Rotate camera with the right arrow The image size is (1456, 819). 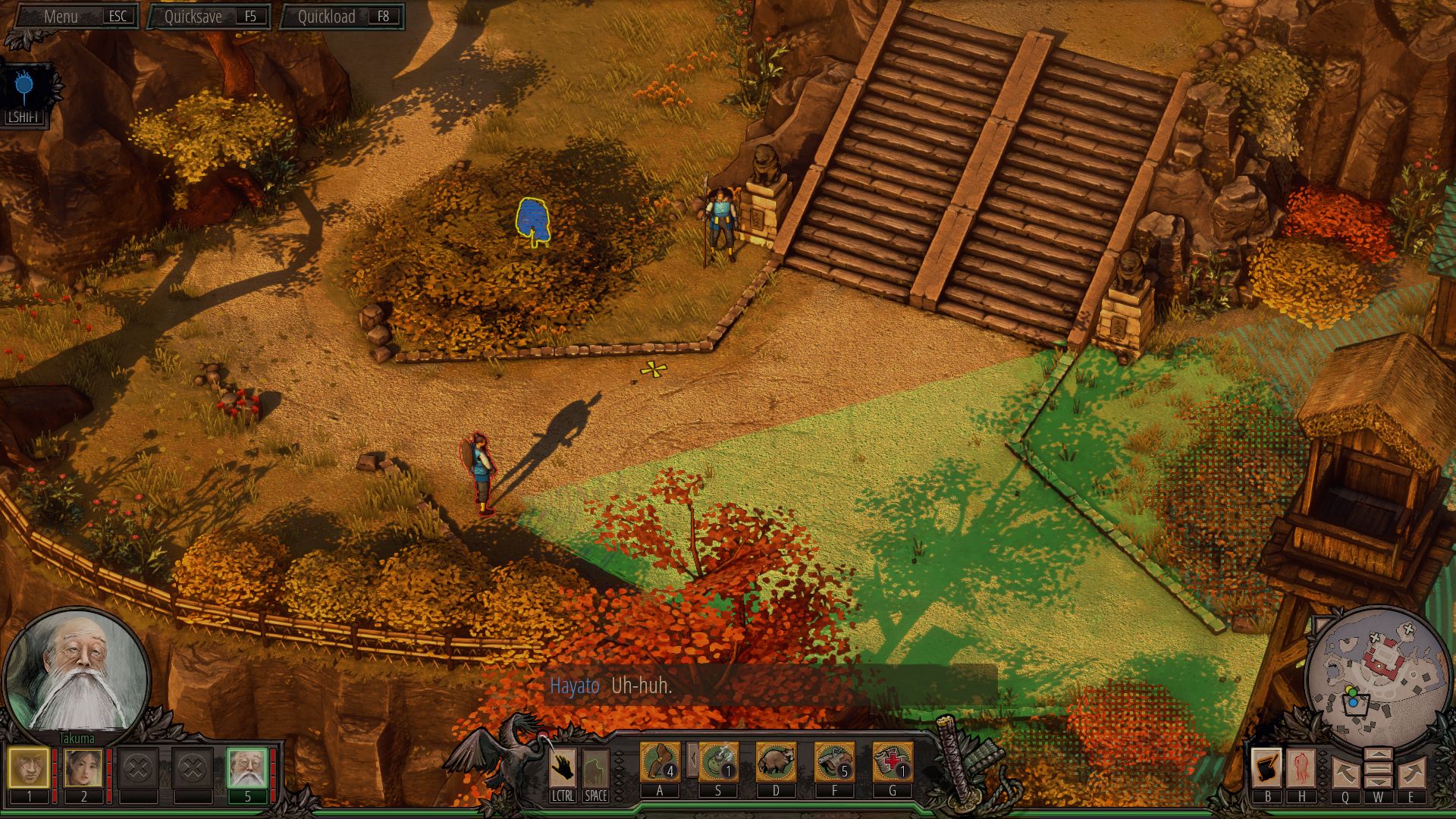(x=1411, y=773)
